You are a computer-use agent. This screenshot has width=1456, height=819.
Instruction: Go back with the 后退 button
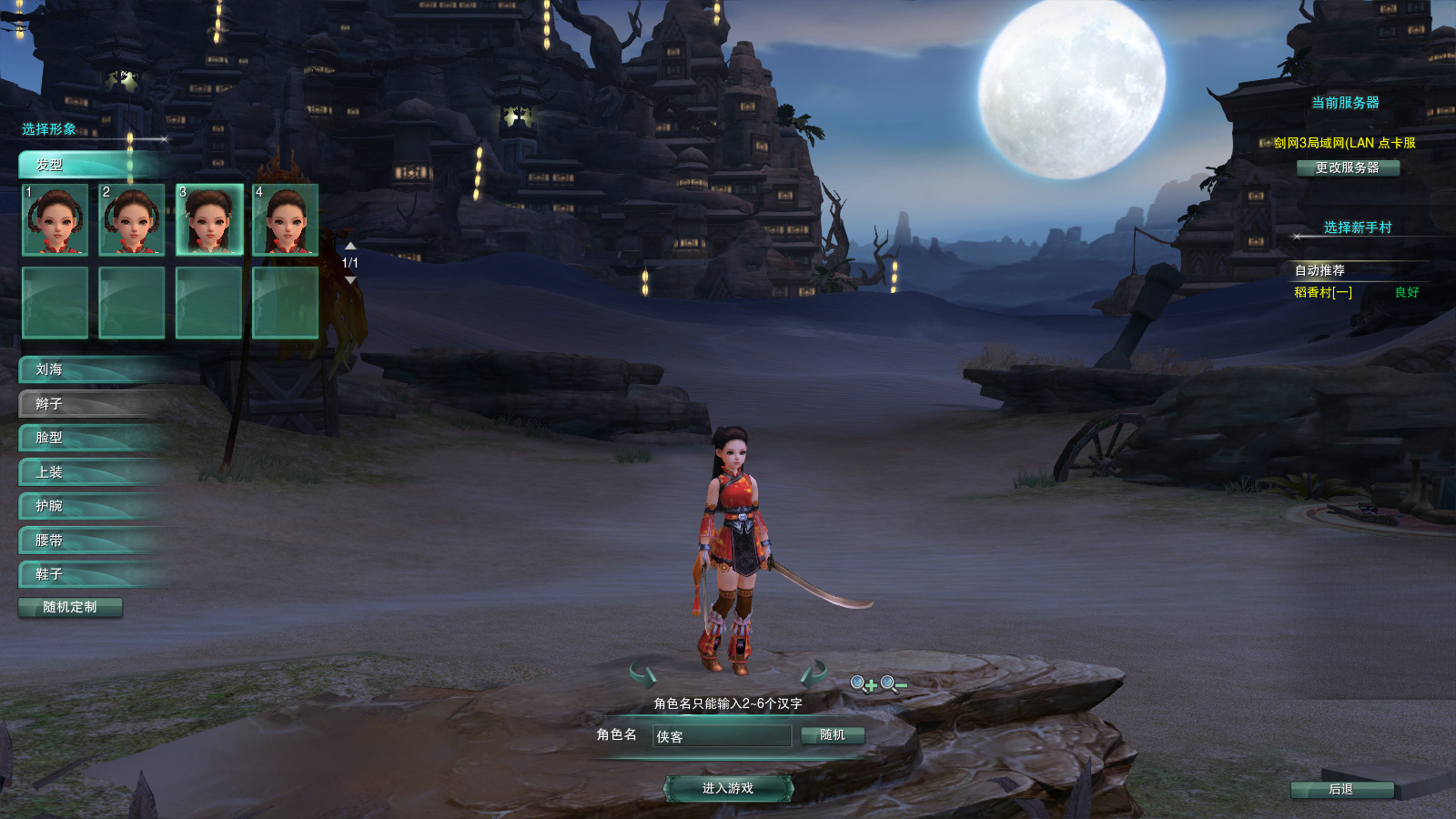1341,789
